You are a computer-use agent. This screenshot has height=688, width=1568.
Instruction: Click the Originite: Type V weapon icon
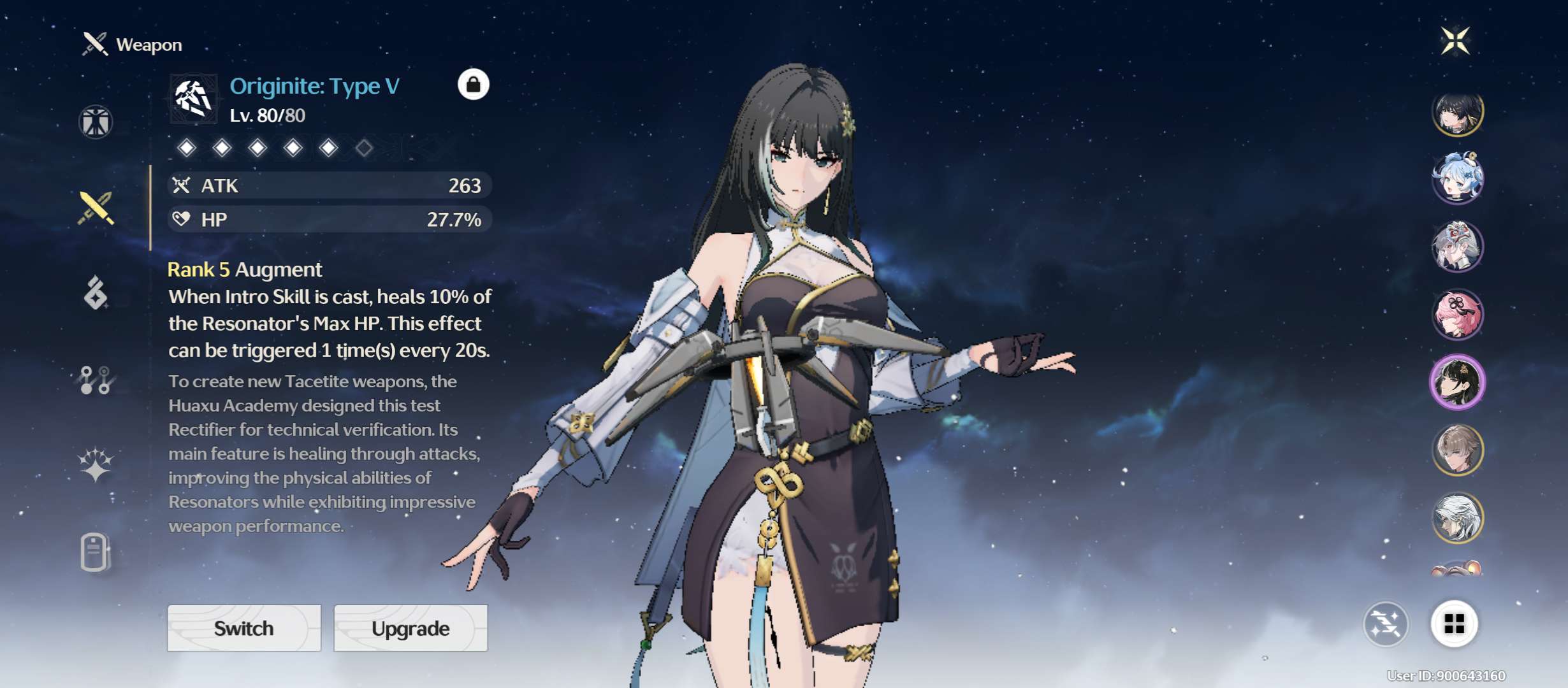click(x=193, y=99)
